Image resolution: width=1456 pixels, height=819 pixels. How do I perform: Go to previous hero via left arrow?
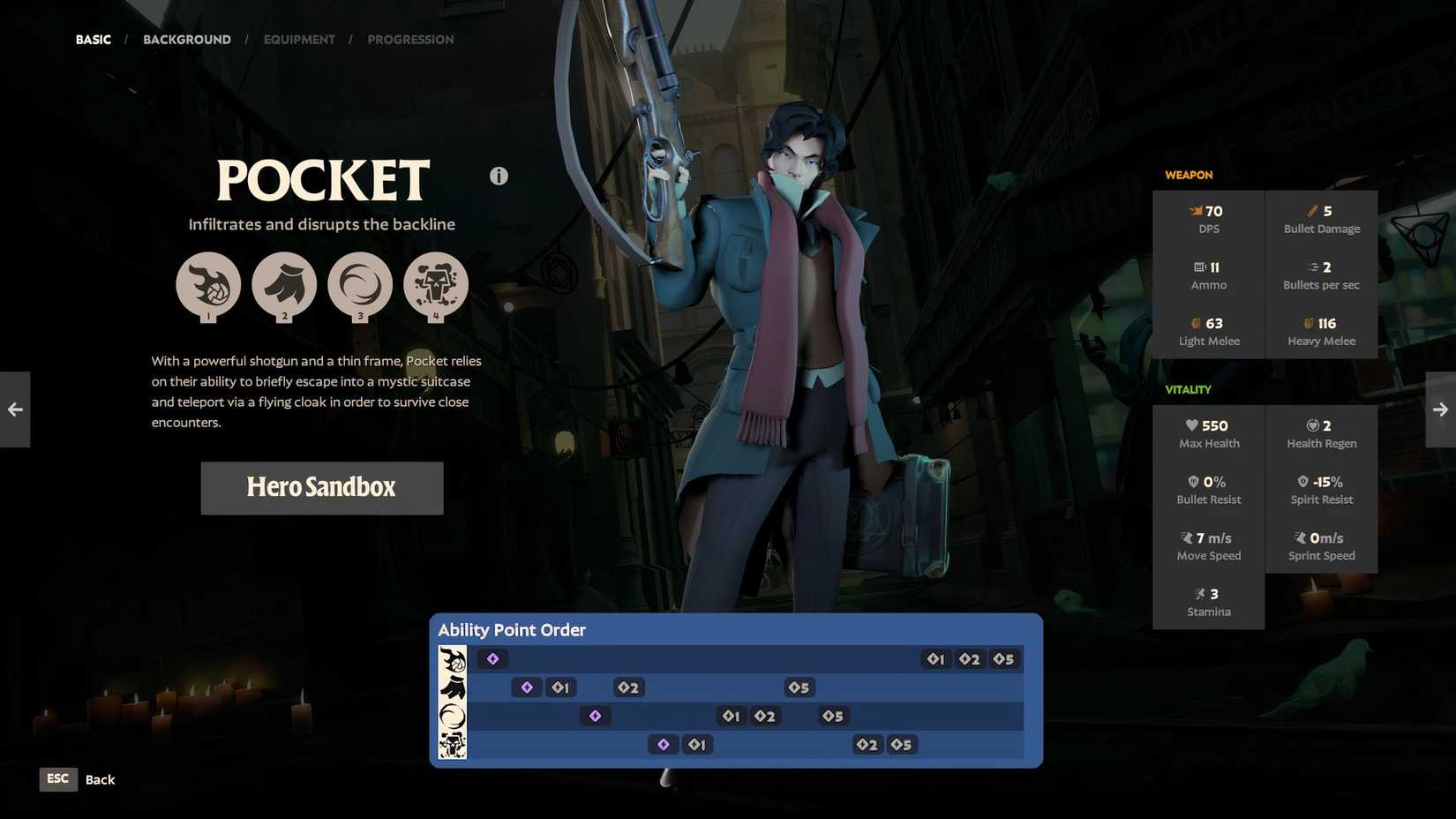(14, 409)
